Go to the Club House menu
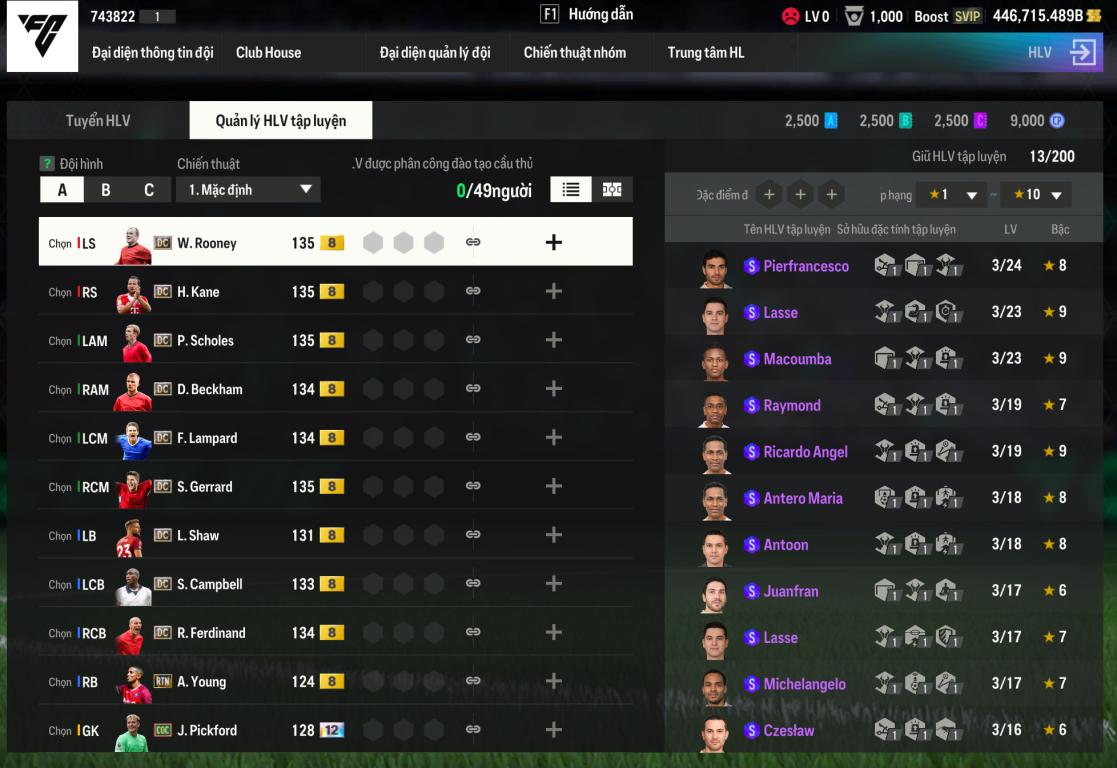1117x768 pixels. click(x=268, y=53)
